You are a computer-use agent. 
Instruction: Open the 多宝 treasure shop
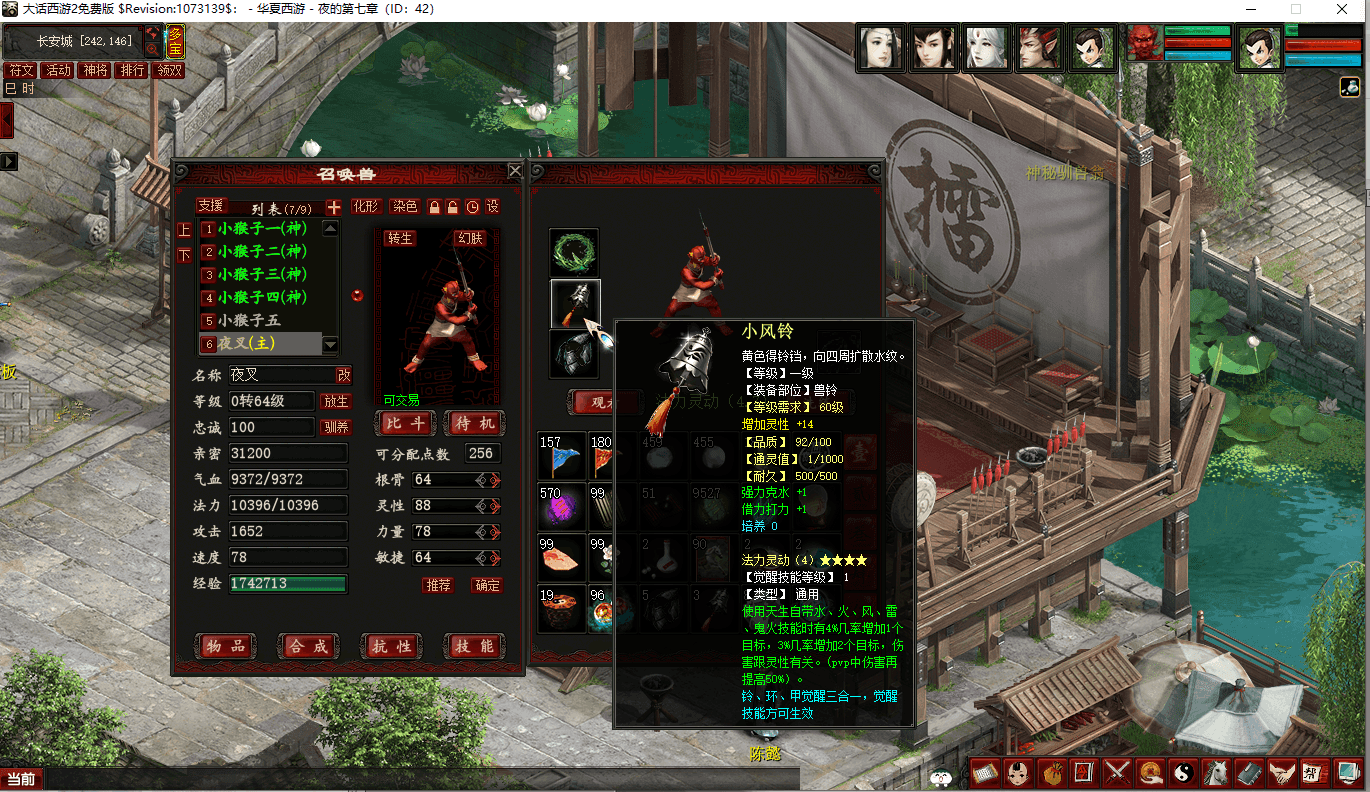click(x=175, y=41)
